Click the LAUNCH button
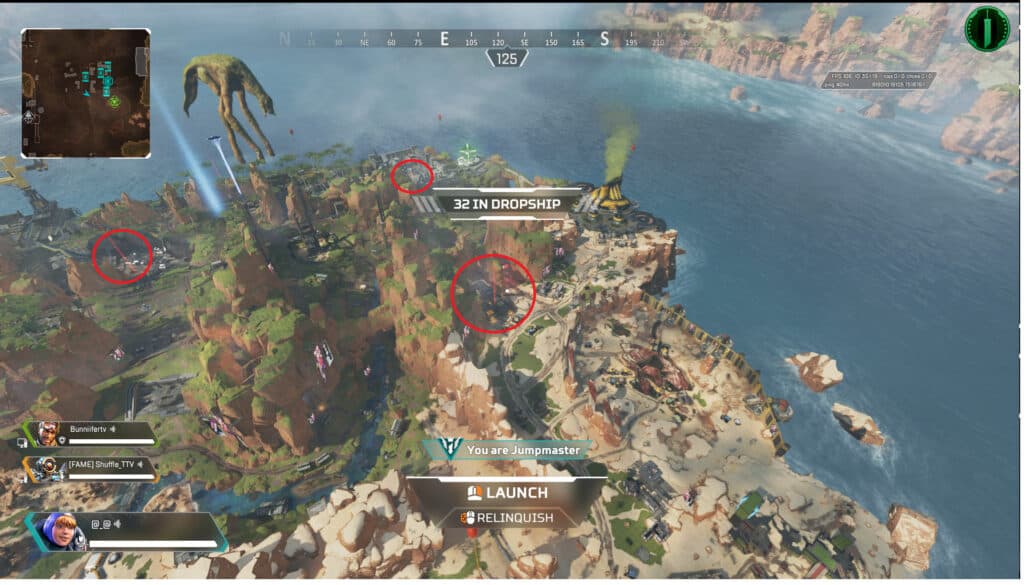 tap(507, 492)
